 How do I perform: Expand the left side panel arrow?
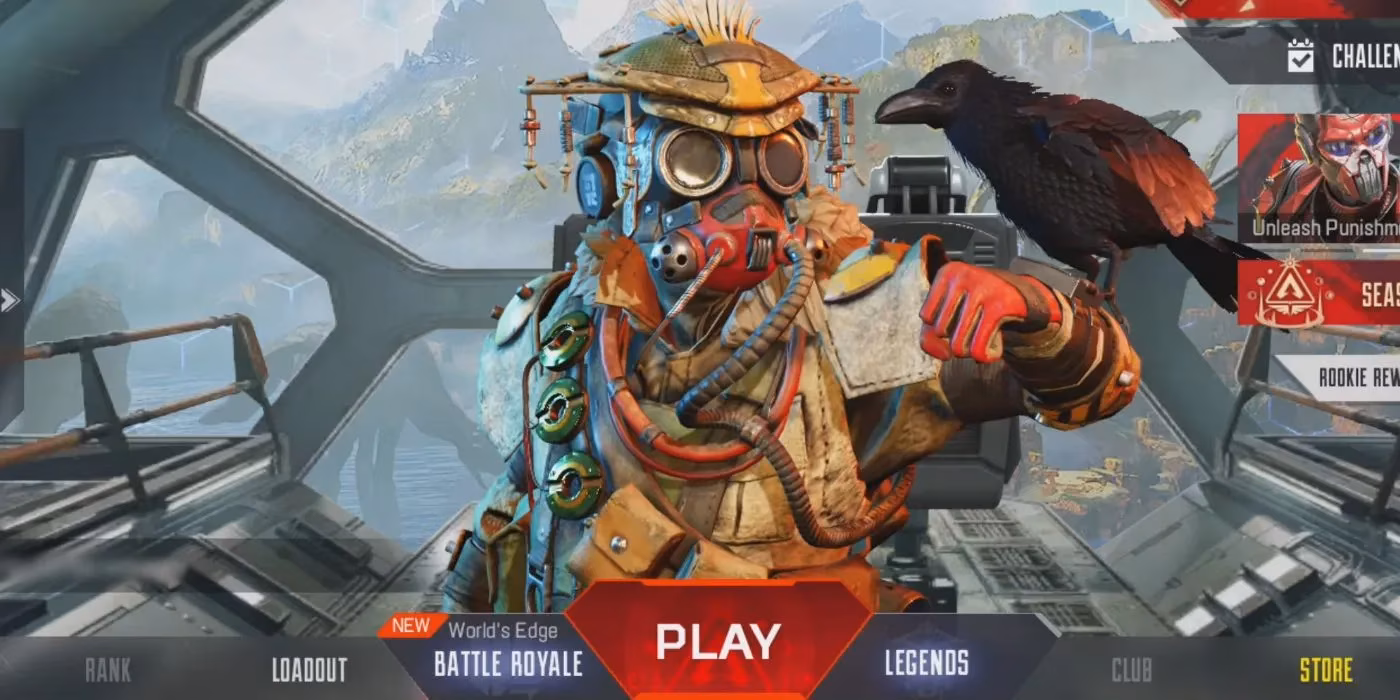[x=9, y=300]
